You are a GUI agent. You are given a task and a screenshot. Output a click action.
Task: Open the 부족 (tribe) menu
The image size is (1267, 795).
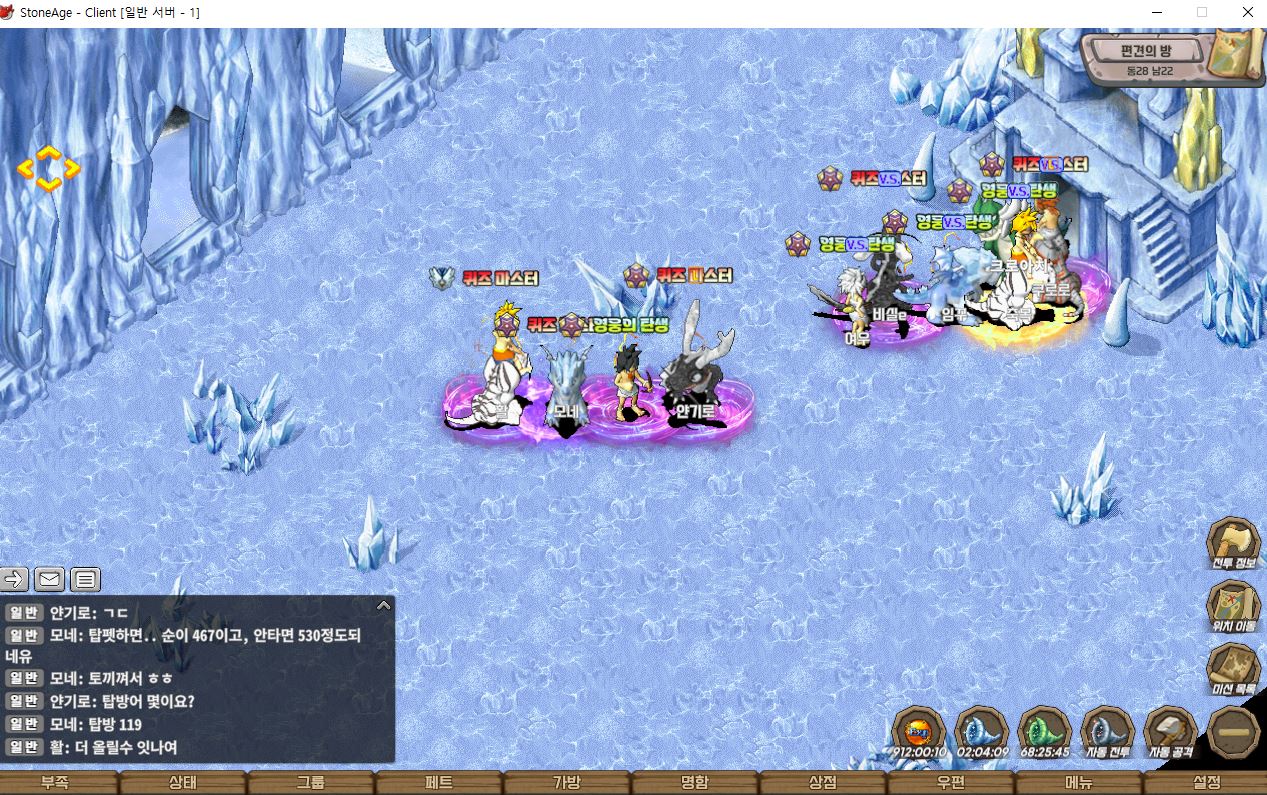pyautogui.click(x=55, y=783)
